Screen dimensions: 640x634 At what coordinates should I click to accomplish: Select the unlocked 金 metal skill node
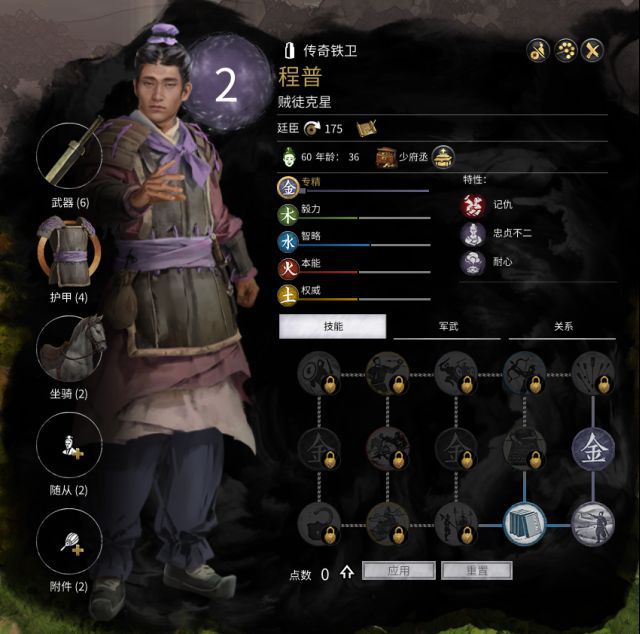(x=593, y=447)
